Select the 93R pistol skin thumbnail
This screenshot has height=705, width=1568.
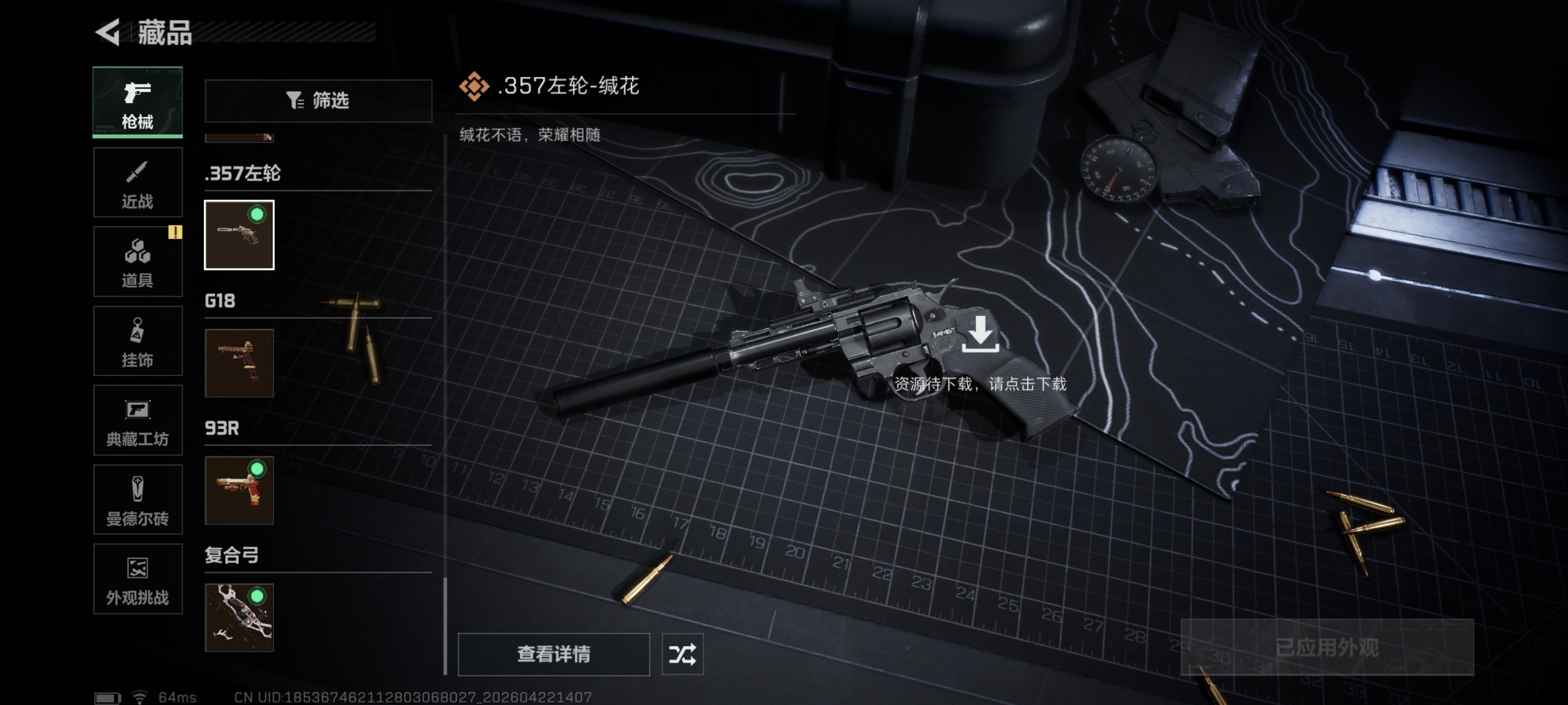click(239, 492)
